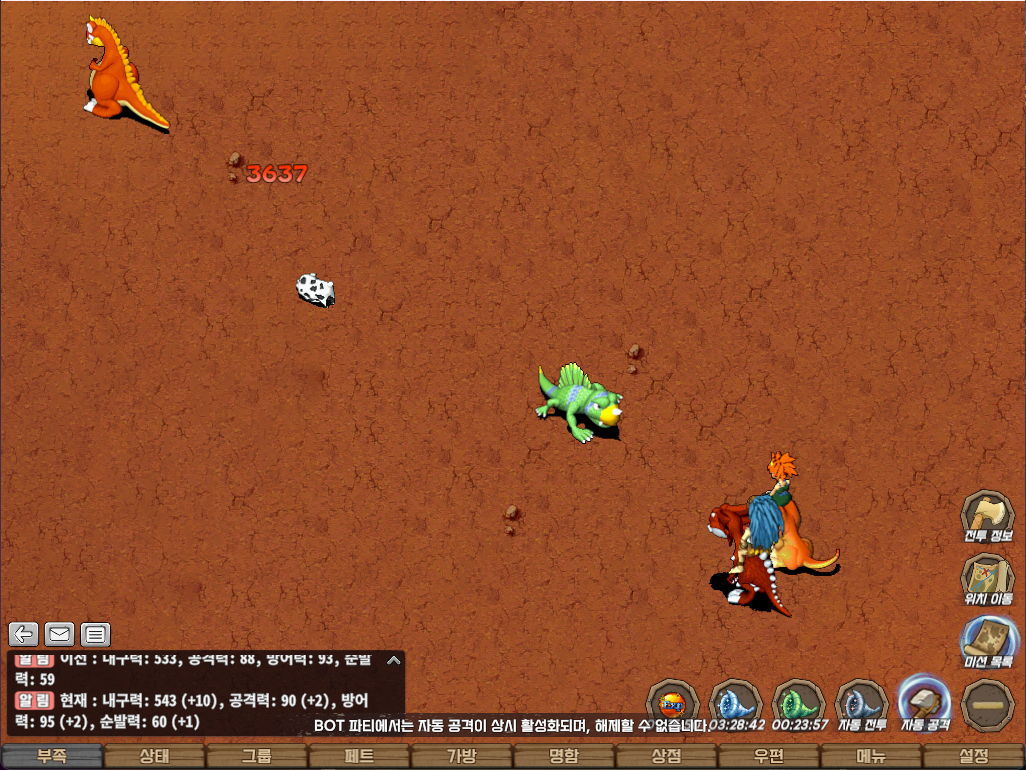Open the 부족 tab
Viewport: 1026px width, 770px height.
(52, 757)
